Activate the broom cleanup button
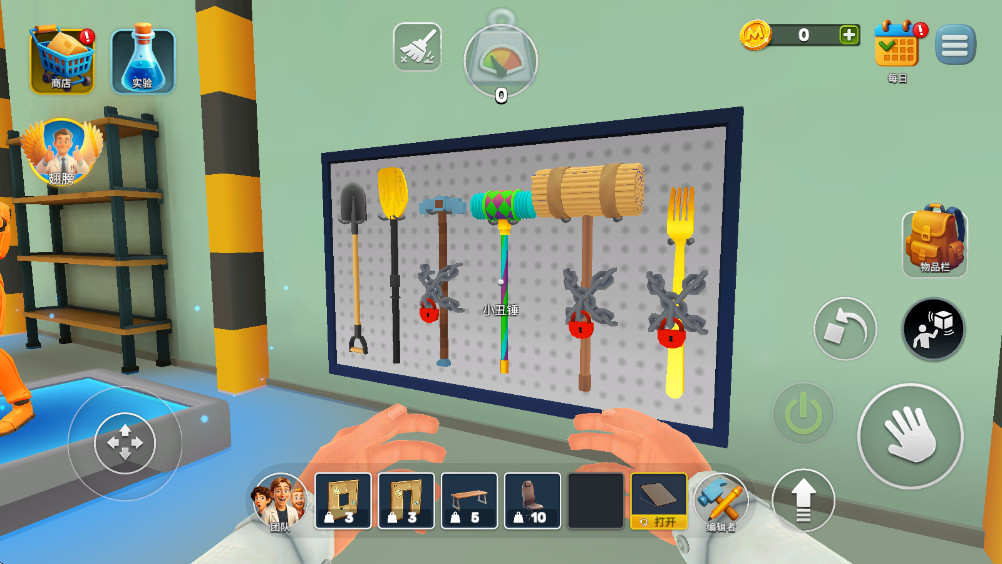This screenshot has height=564, width=1002. pyautogui.click(x=417, y=47)
